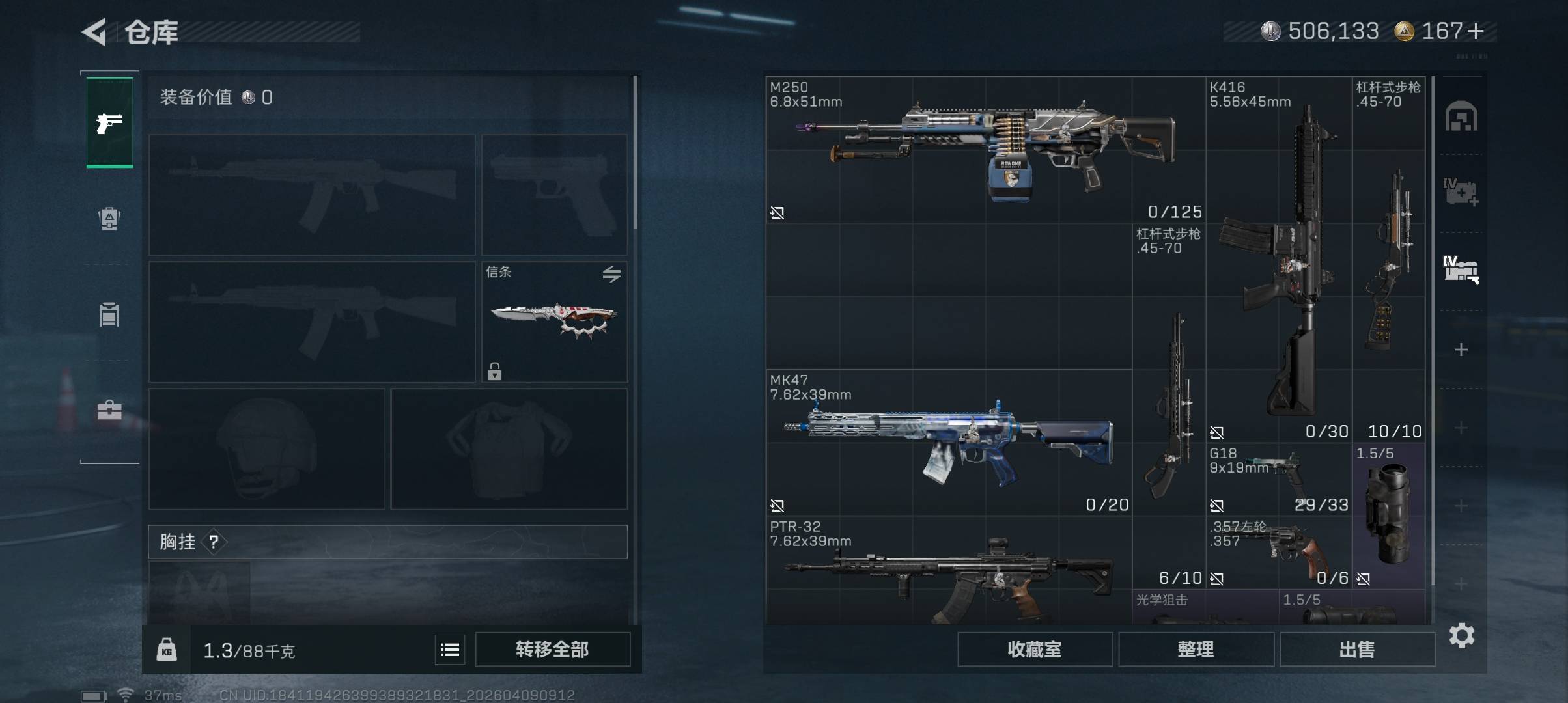Choose the 出售 sell button
Screen dimensions: 1568x703
tap(1357, 650)
